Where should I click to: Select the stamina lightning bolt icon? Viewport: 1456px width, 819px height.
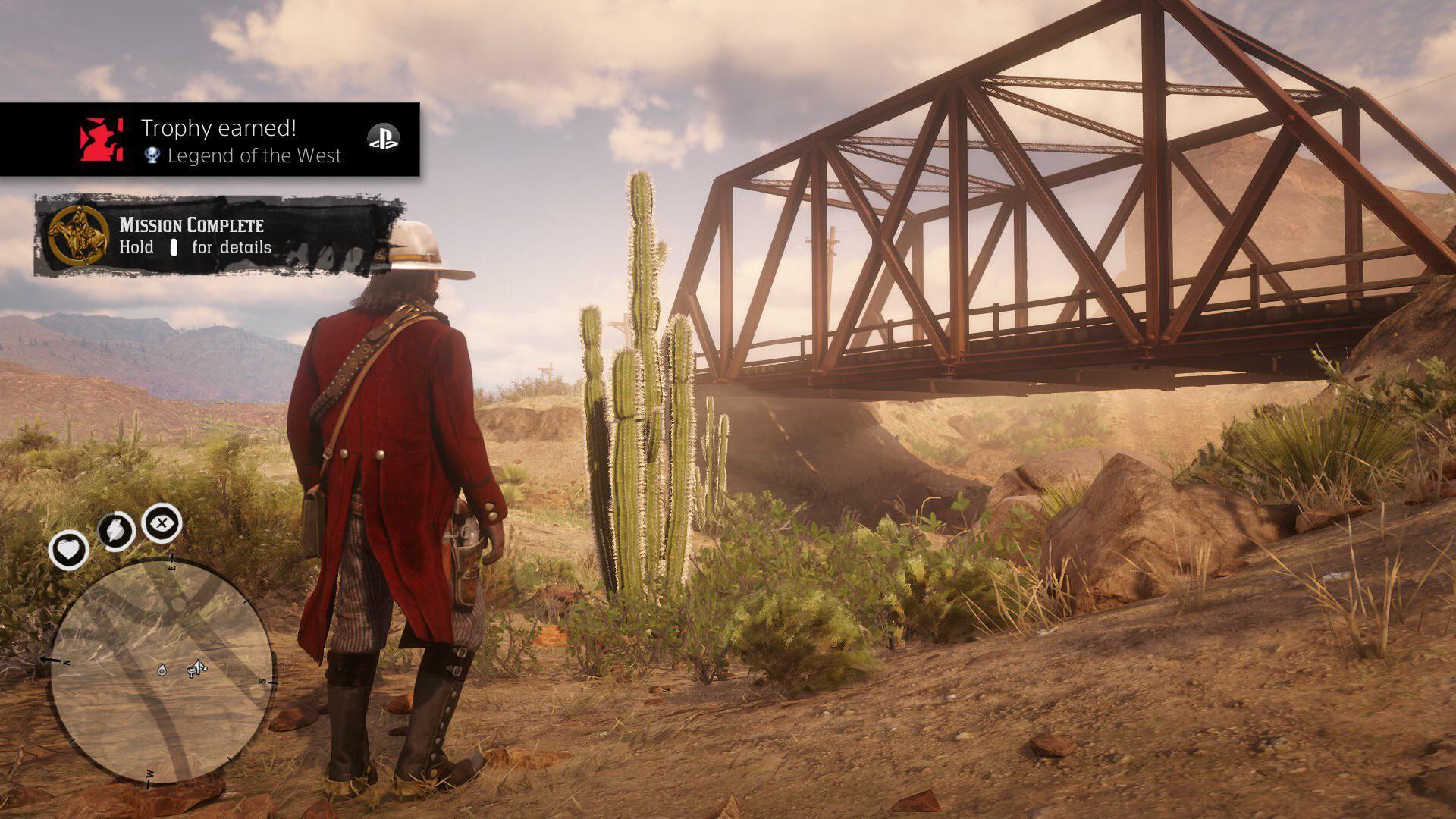pyautogui.click(x=116, y=530)
